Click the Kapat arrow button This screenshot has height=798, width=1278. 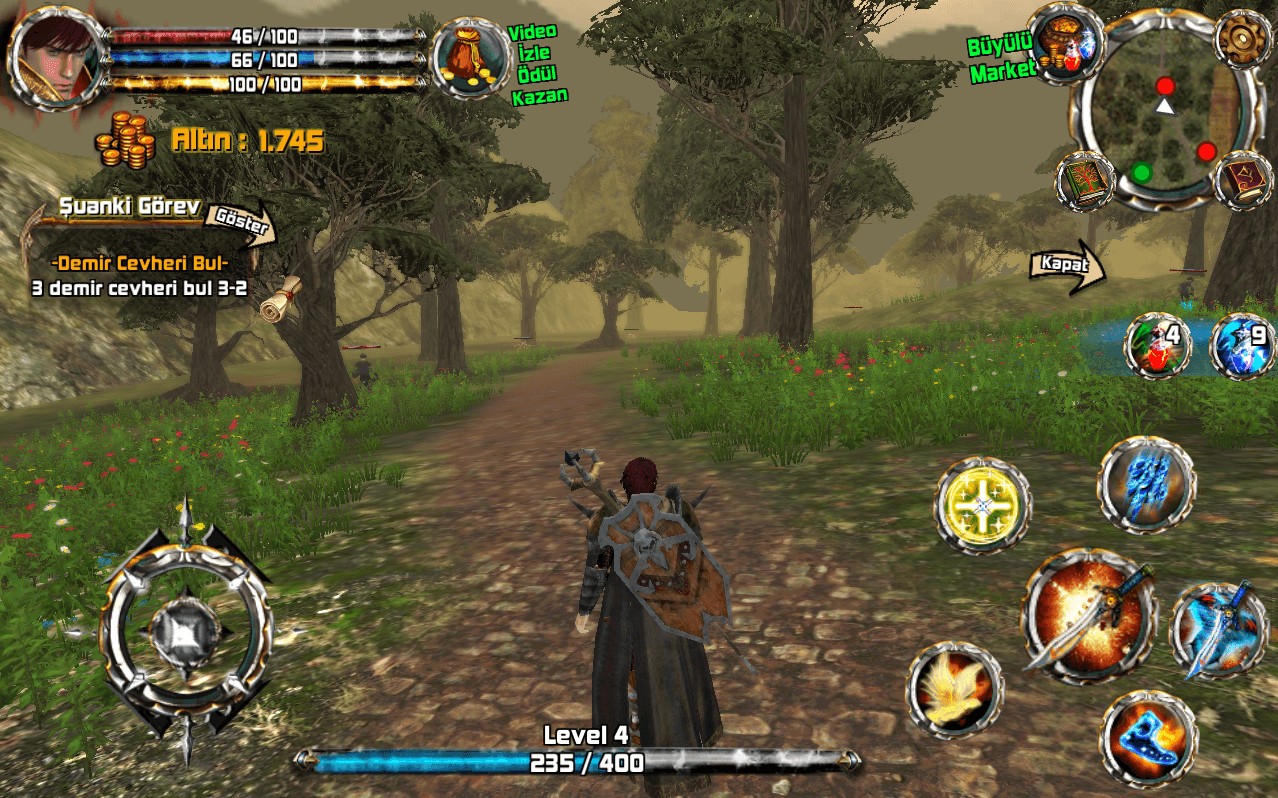pyautogui.click(x=1067, y=267)
